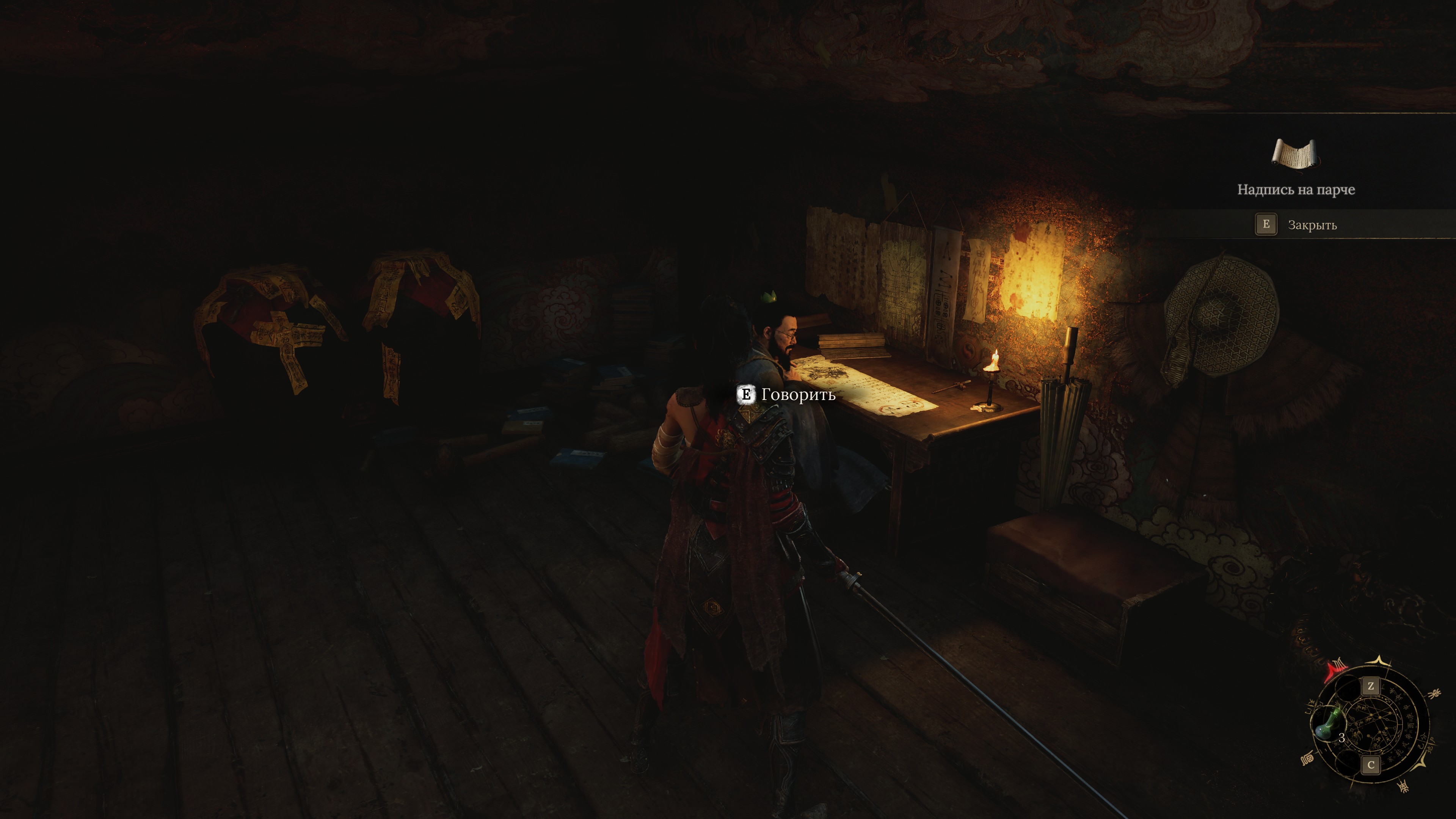Click the circular skill wheel's center emblem
1456x819 pixels.
[1370, 725]
